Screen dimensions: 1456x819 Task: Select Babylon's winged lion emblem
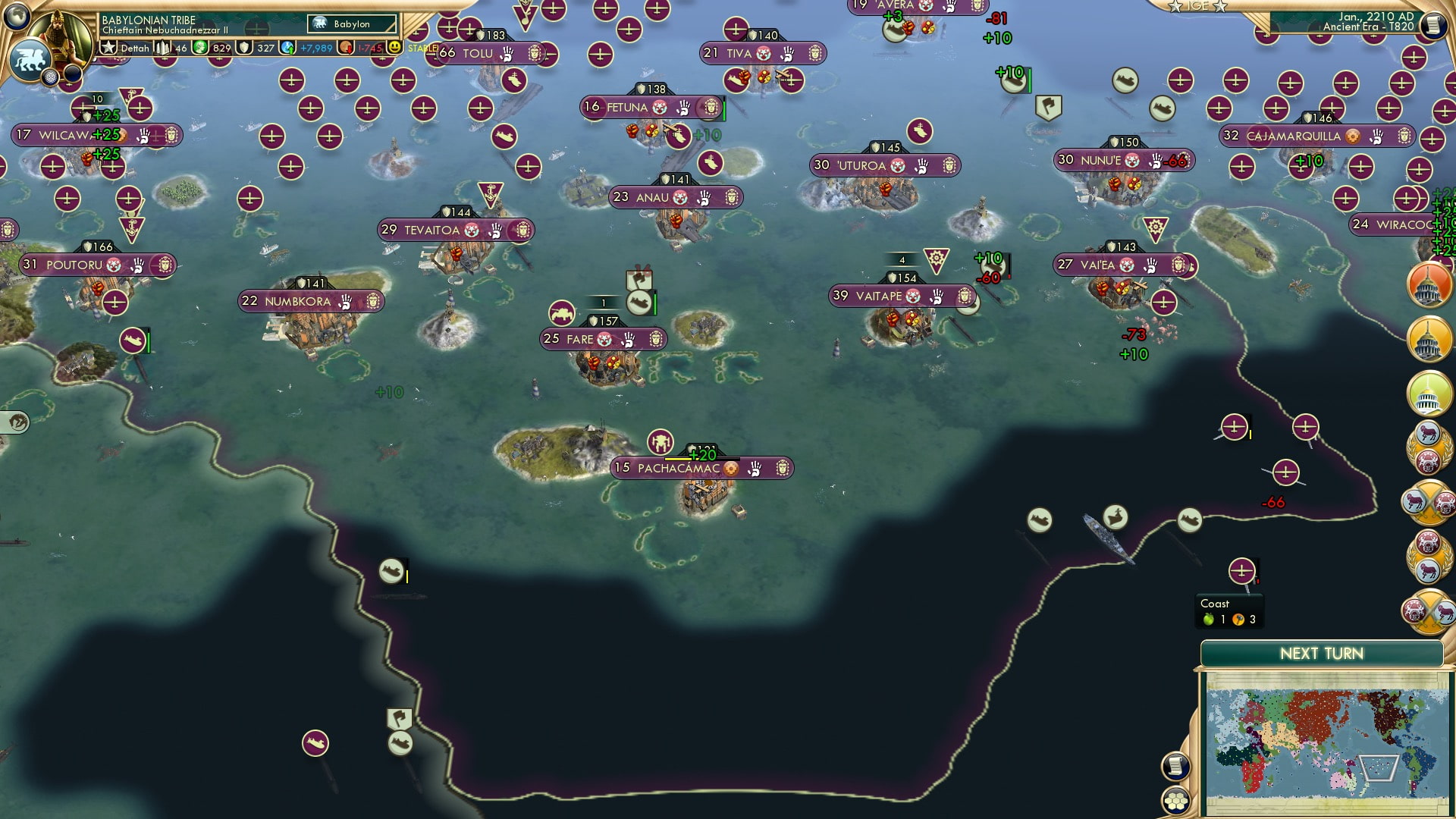tap(30, 61)
